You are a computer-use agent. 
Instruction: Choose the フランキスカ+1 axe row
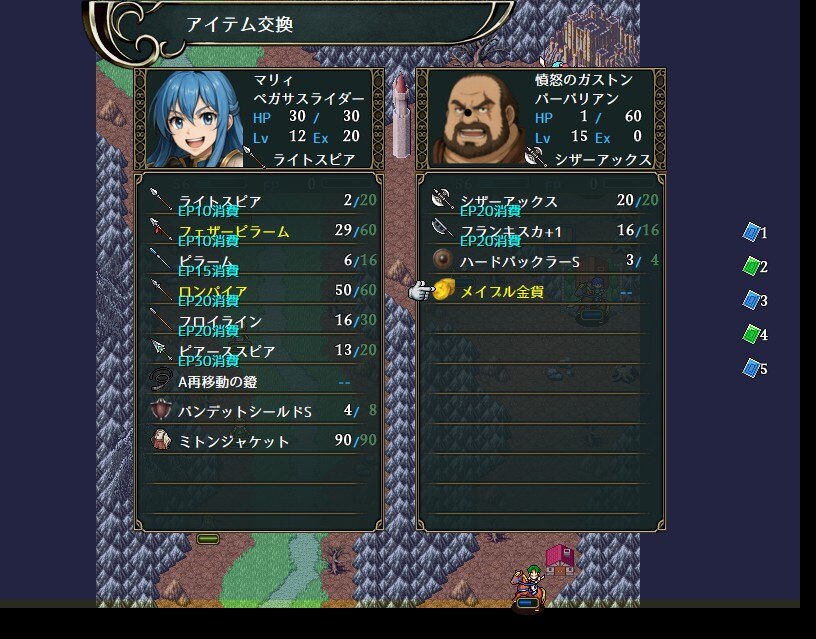point(540,231)
